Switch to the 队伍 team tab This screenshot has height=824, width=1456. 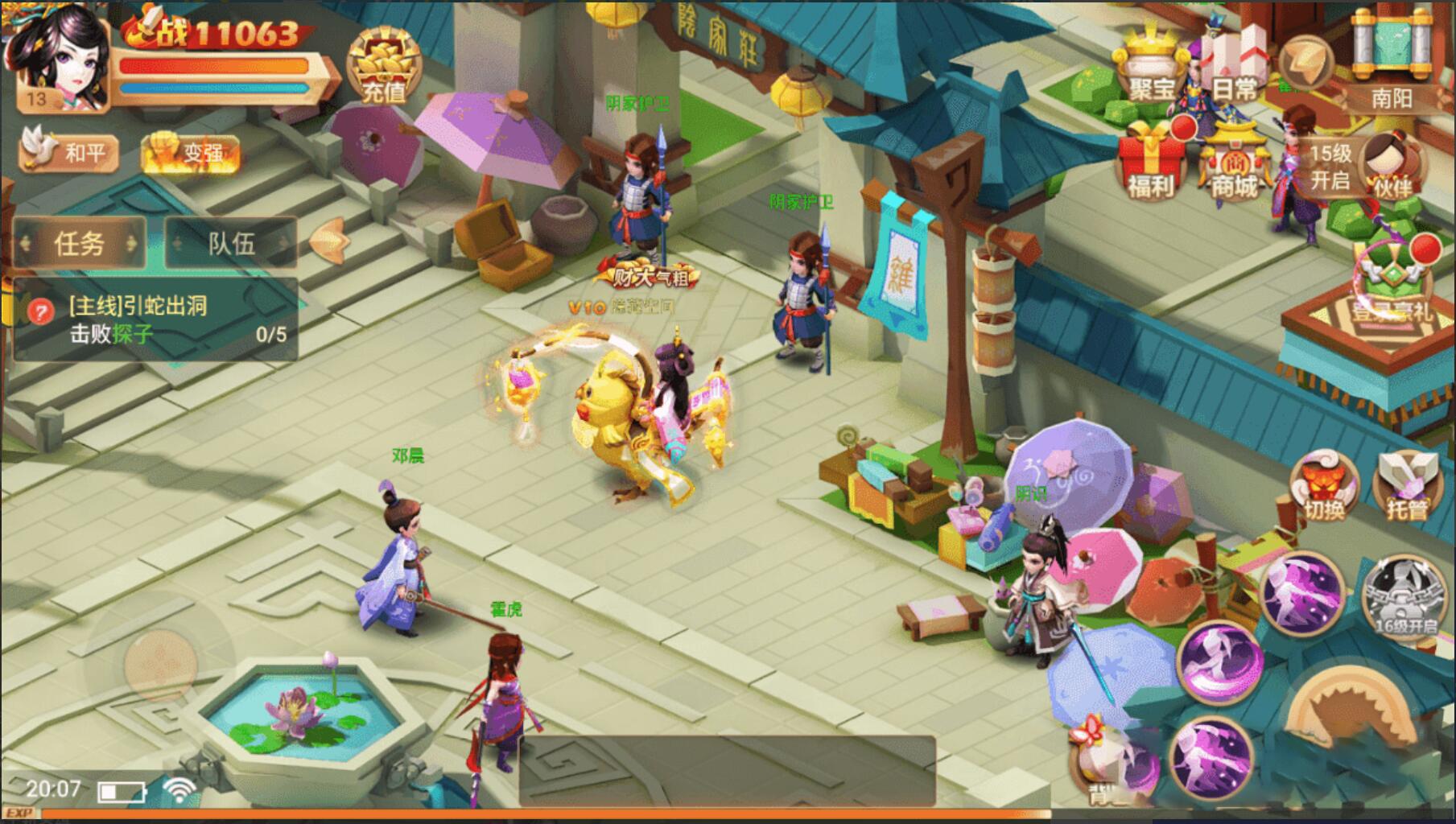click(231, 242)
